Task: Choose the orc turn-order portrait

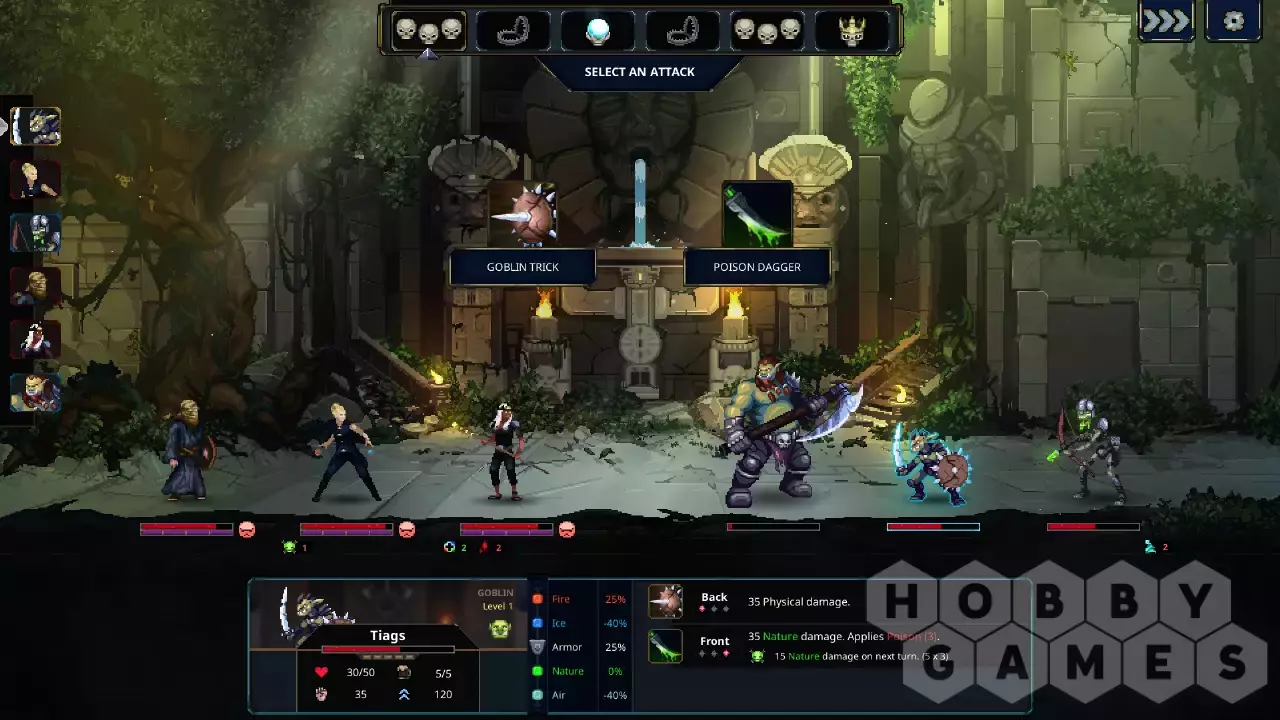Action: pos(36,393)
